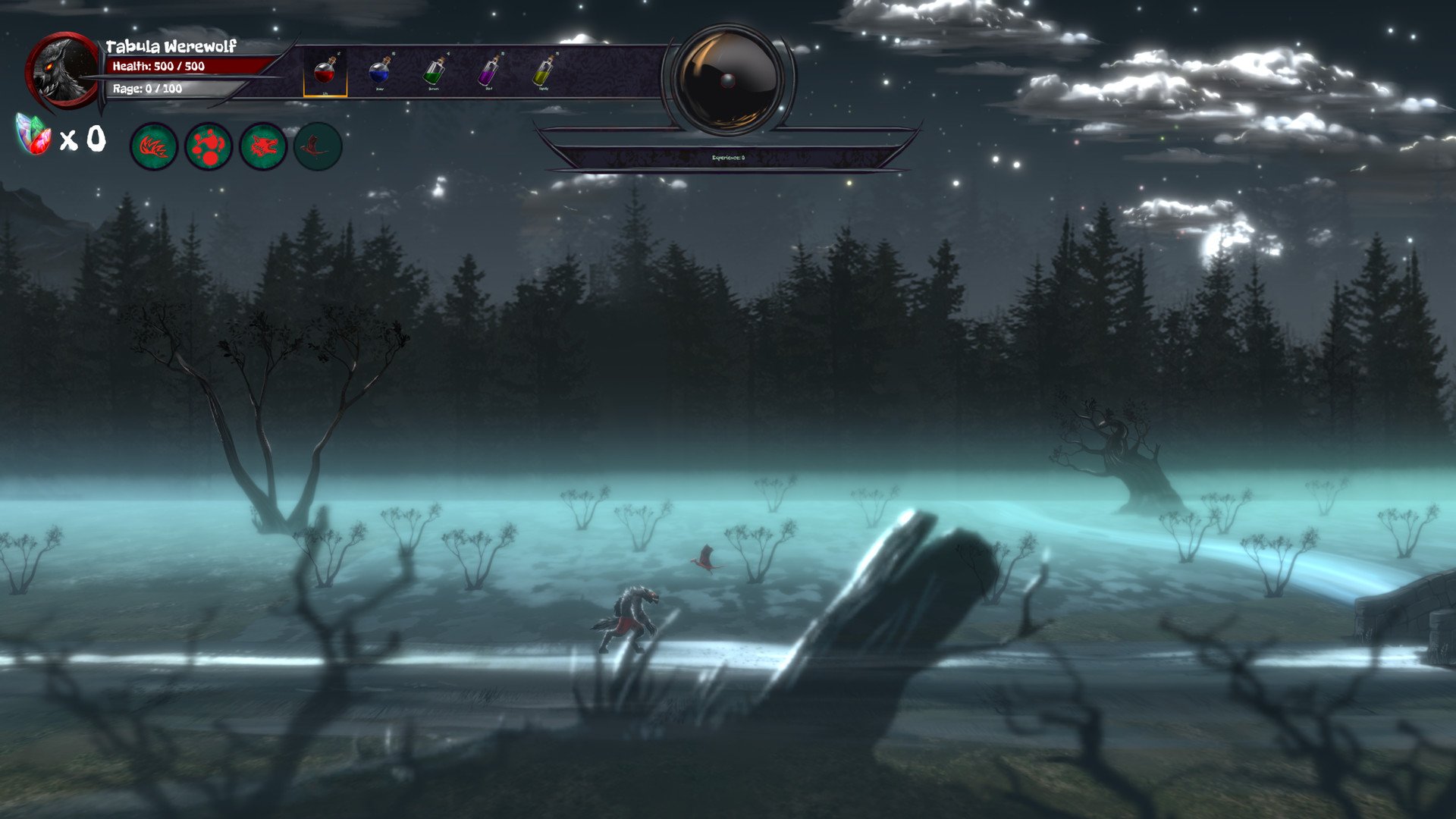Click the x 0 gem count text
This screenshot has height=819, width=1456.
pos(83,139)
